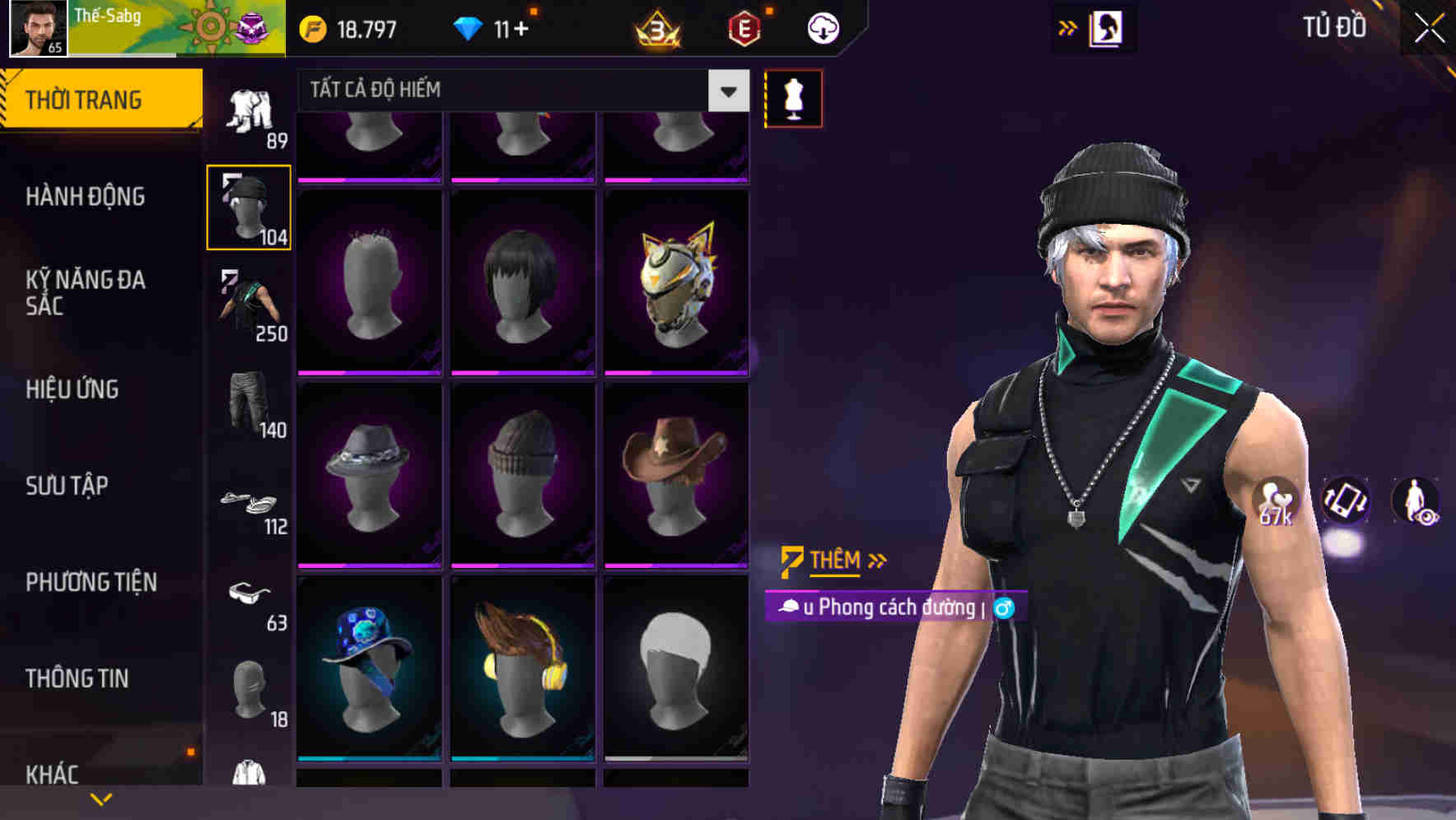This screenshot has width=1456, height=820.
Task: Select the brown cowboy hat thumbnail
Action: [677, 472]
